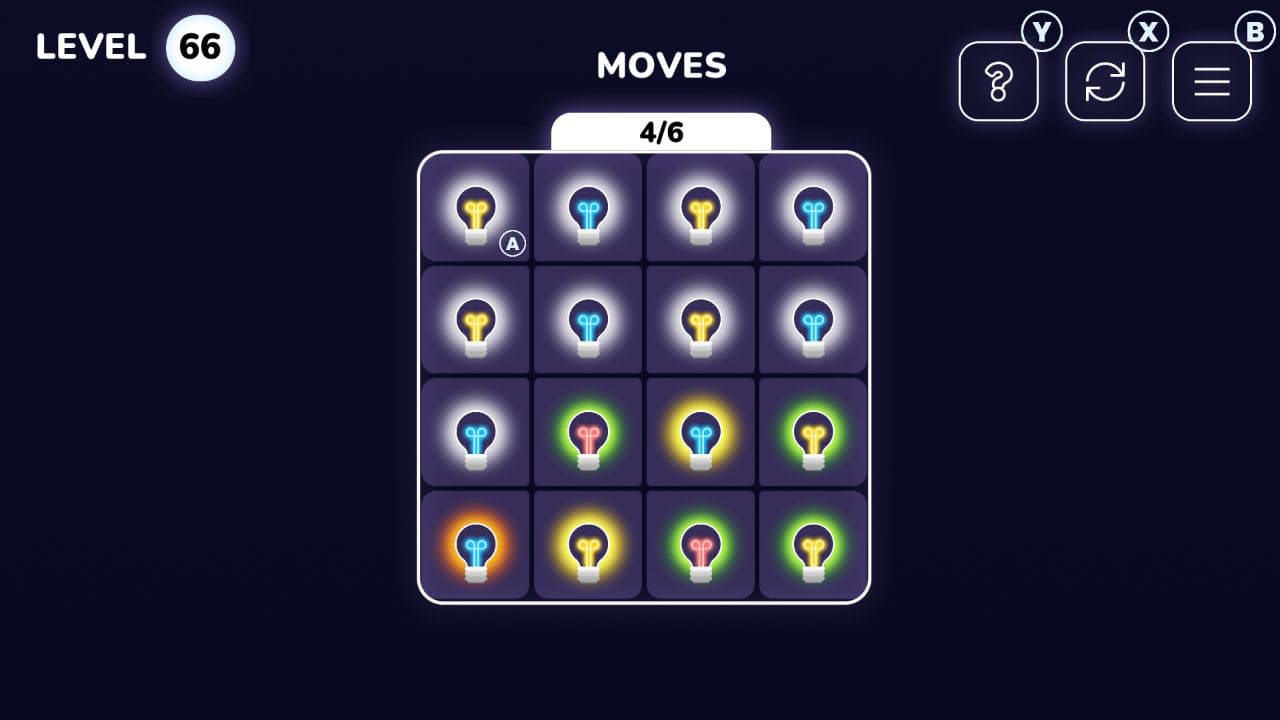Tap the green-glowing yellow bulb ending row three

[812, 434]
